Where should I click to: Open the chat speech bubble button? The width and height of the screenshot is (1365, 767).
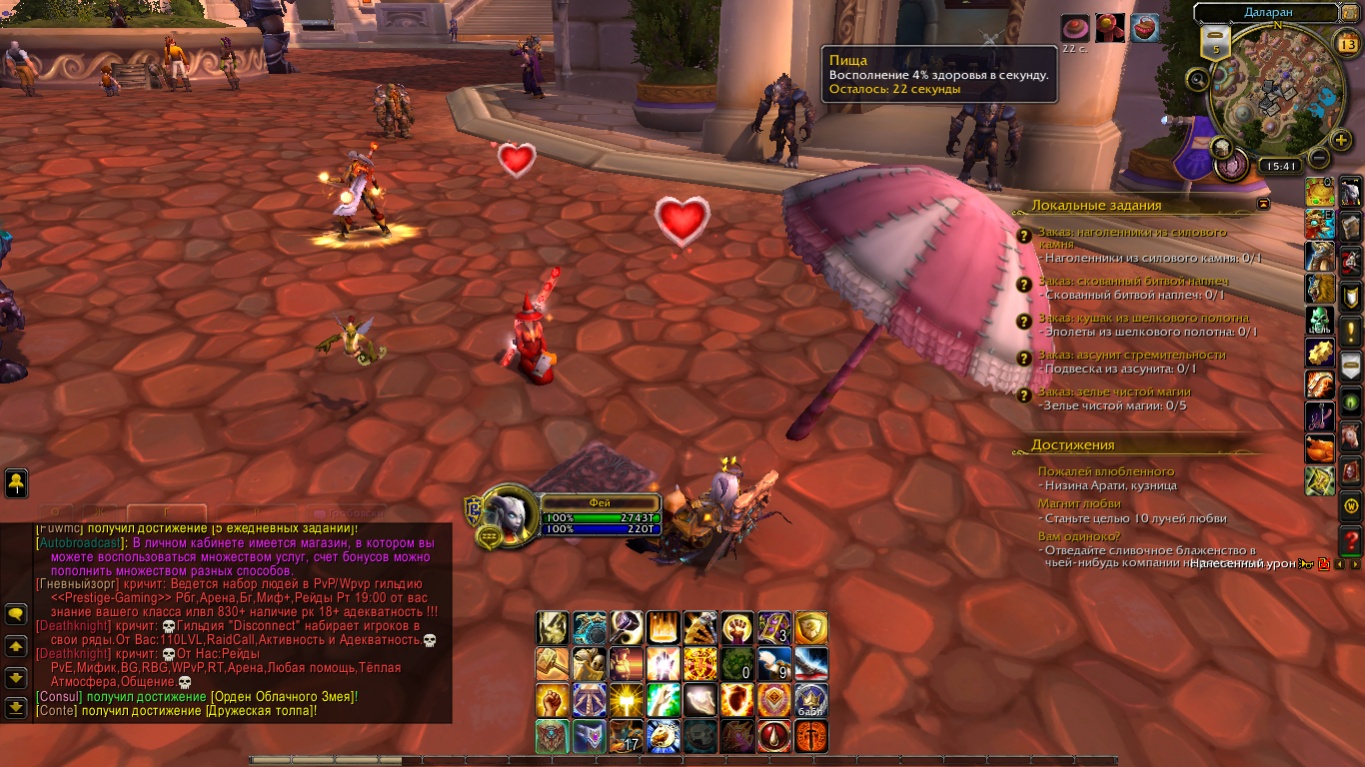tap(16, 614)
